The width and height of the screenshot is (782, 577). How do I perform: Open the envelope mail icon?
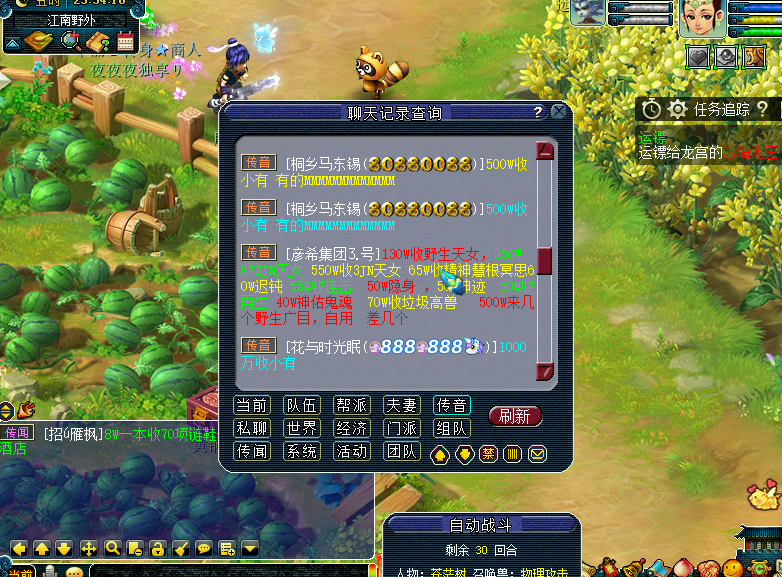(538, 454)
